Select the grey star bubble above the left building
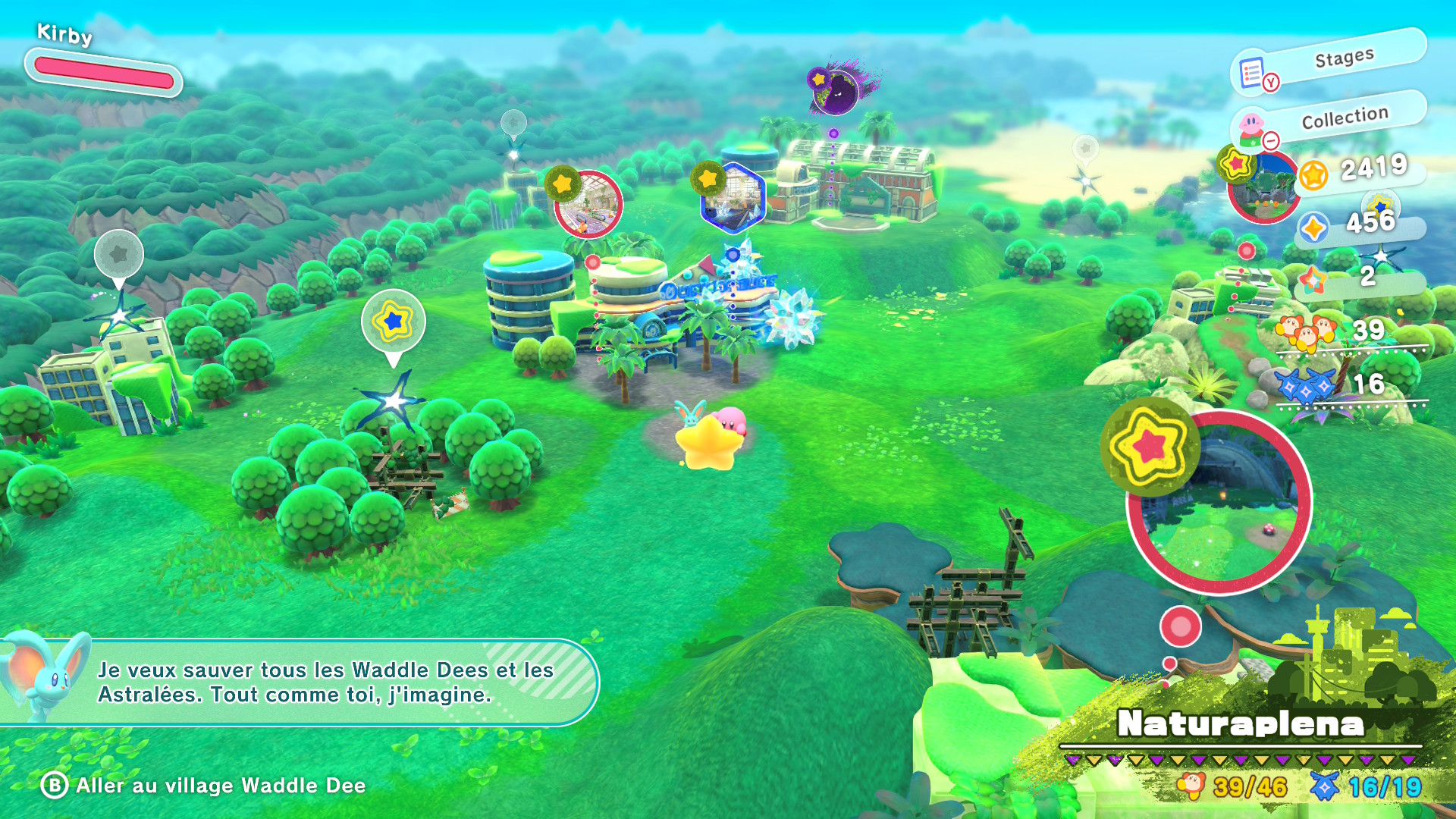Image resolution: width=1456 pixels, height=819 pixels. 119,255
